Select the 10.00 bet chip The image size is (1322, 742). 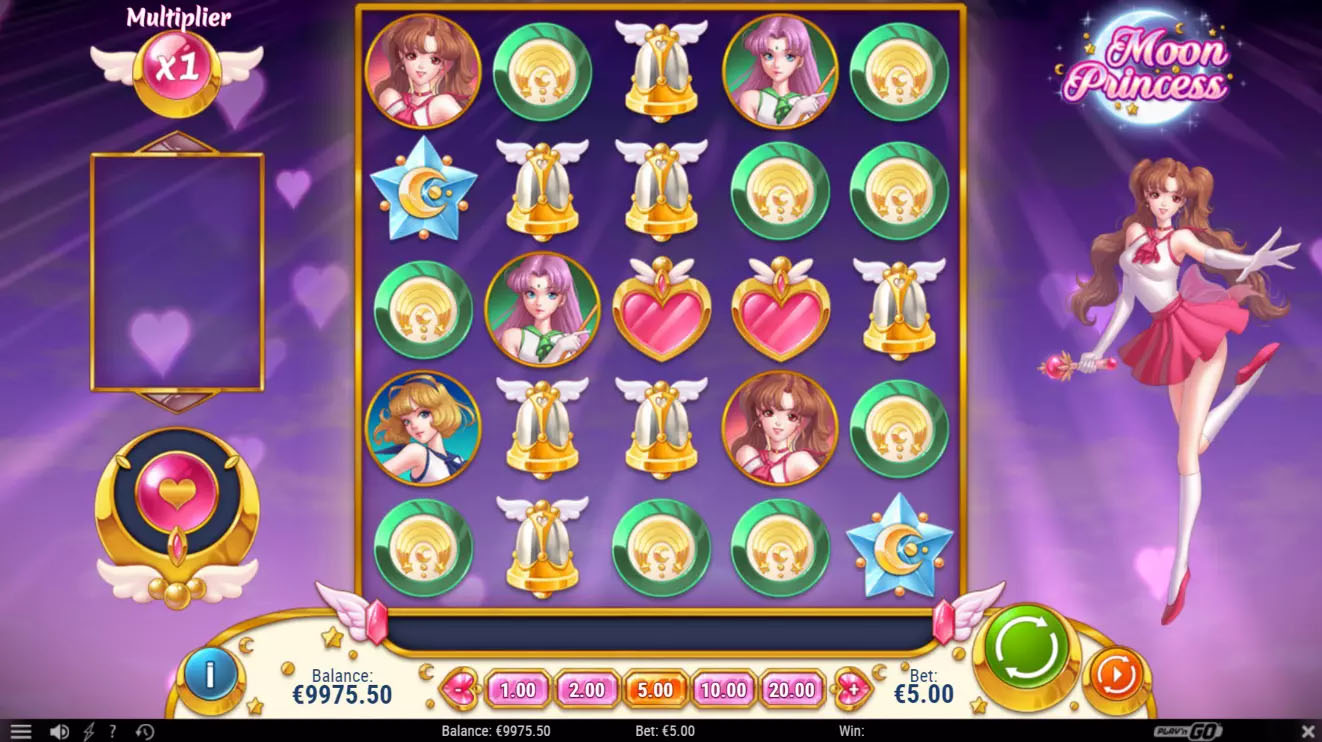tap(723, 690)
